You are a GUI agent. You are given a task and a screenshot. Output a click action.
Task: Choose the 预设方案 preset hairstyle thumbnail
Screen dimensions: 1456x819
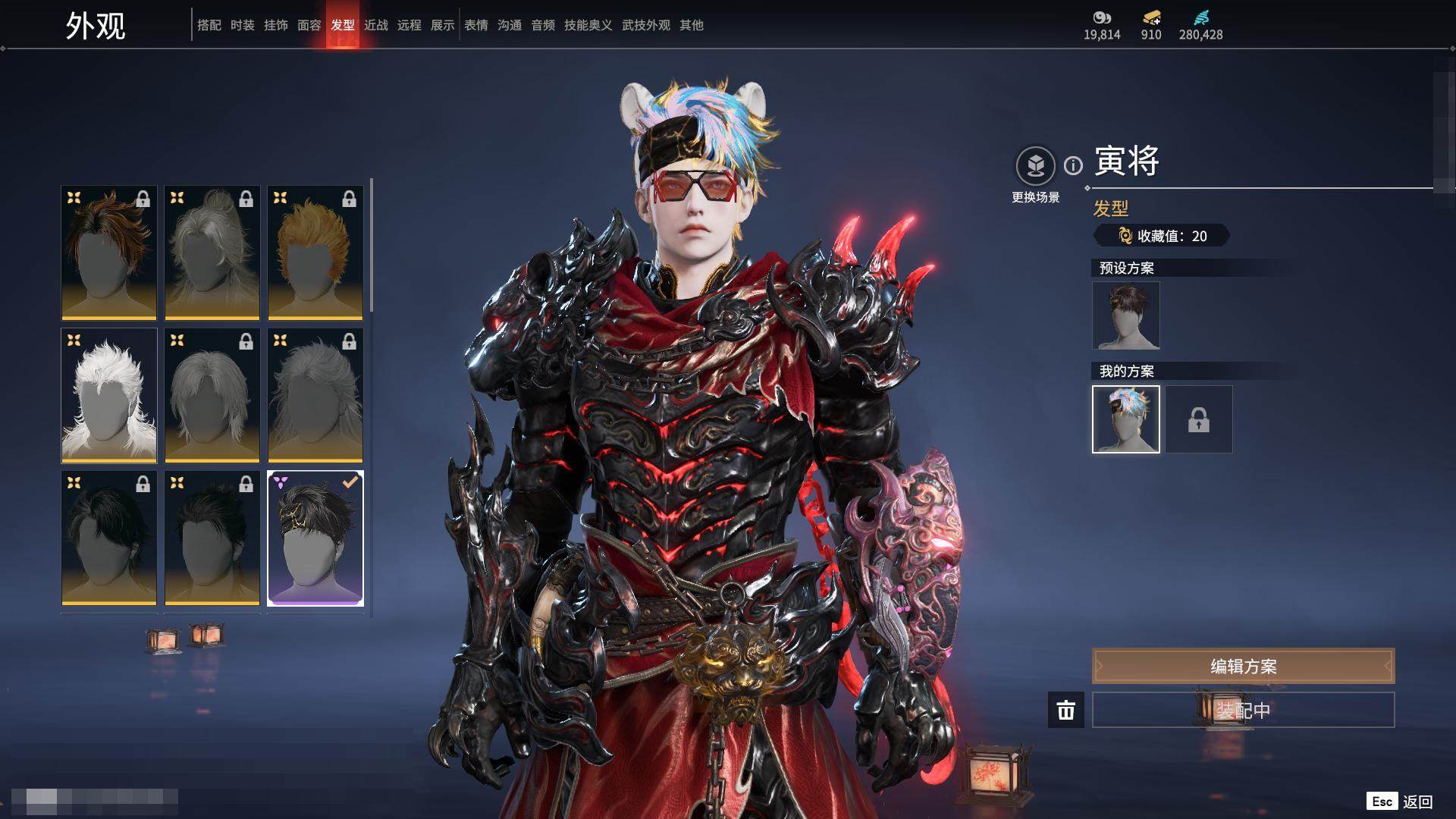click(x=1126, y=315)
